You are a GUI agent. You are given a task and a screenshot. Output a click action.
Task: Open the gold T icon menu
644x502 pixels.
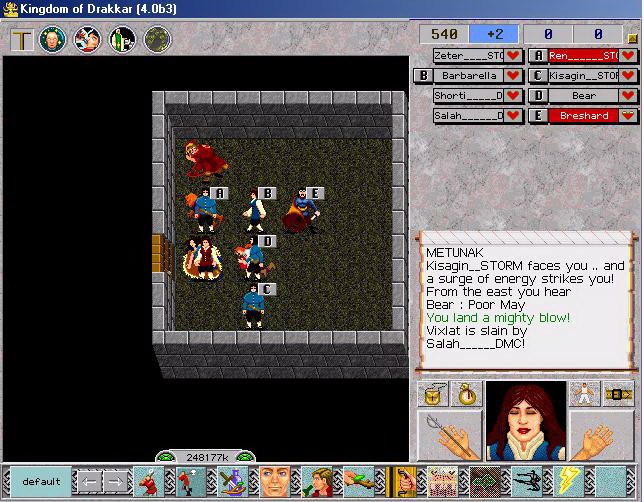(x=23, y=40)
